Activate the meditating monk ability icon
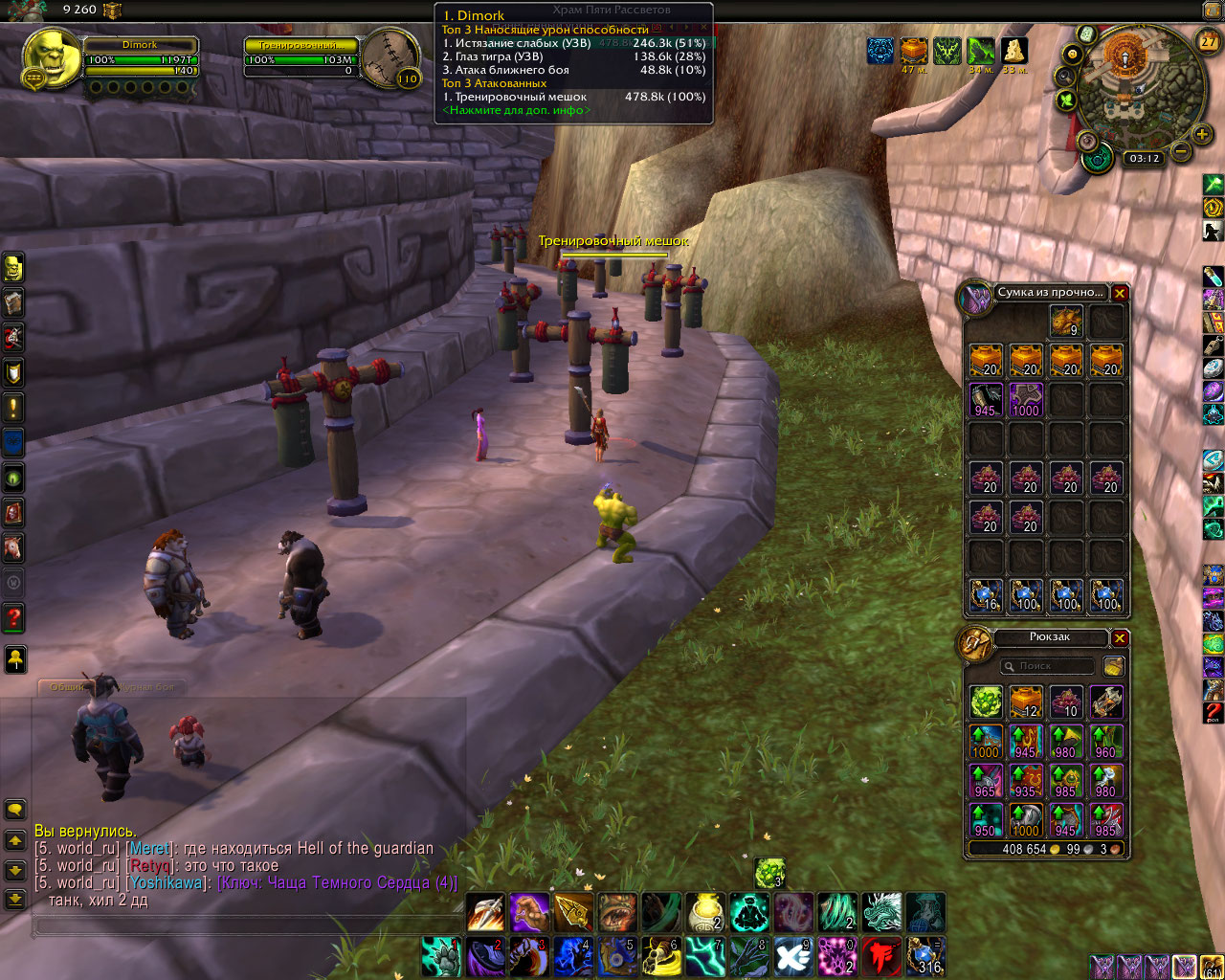 750,913
